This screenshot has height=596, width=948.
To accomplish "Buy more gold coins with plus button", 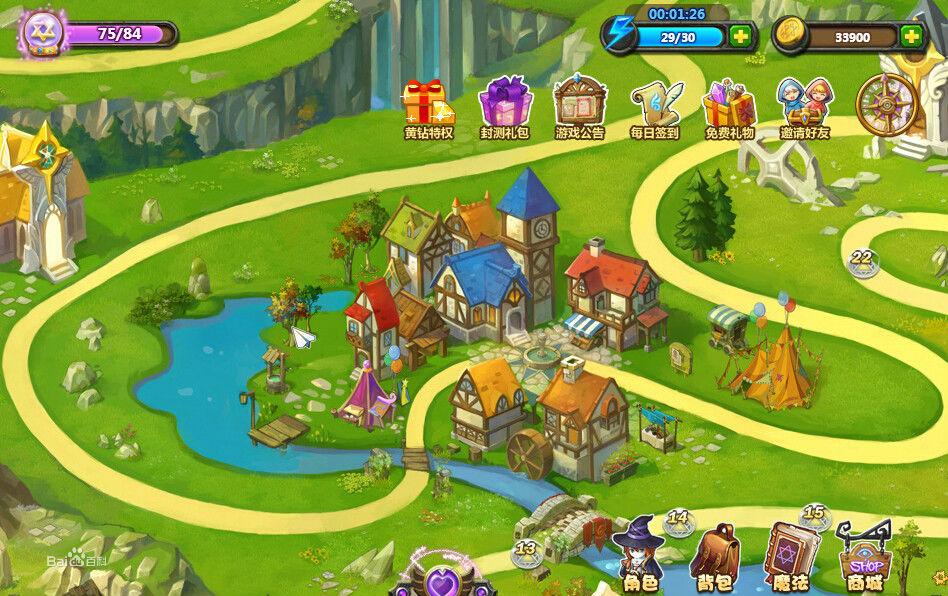I will tap(911, 37).
